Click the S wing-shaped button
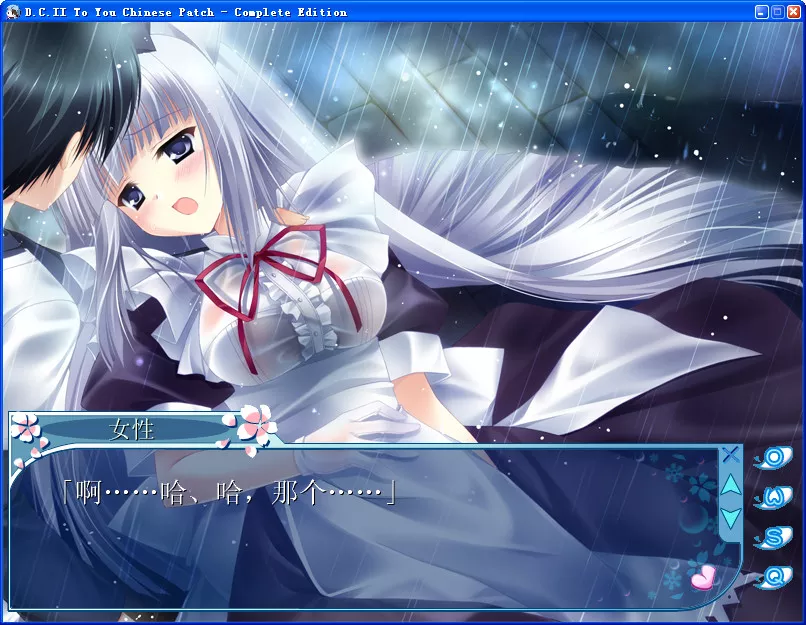Screen dimensions: 806x625 tap(773, 537)
